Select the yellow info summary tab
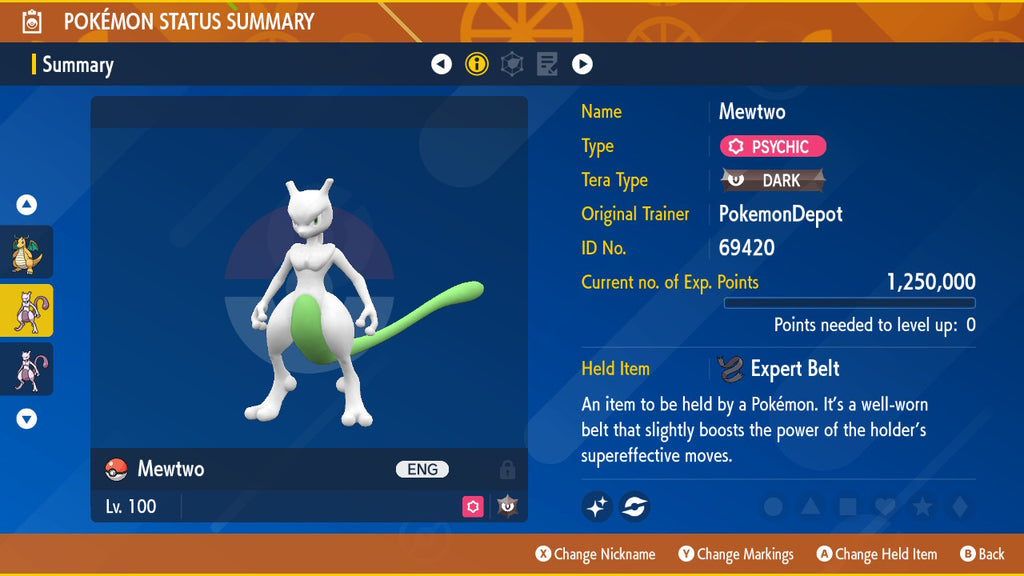This screenshot has height=576, width=1024. tap(477, 65)
